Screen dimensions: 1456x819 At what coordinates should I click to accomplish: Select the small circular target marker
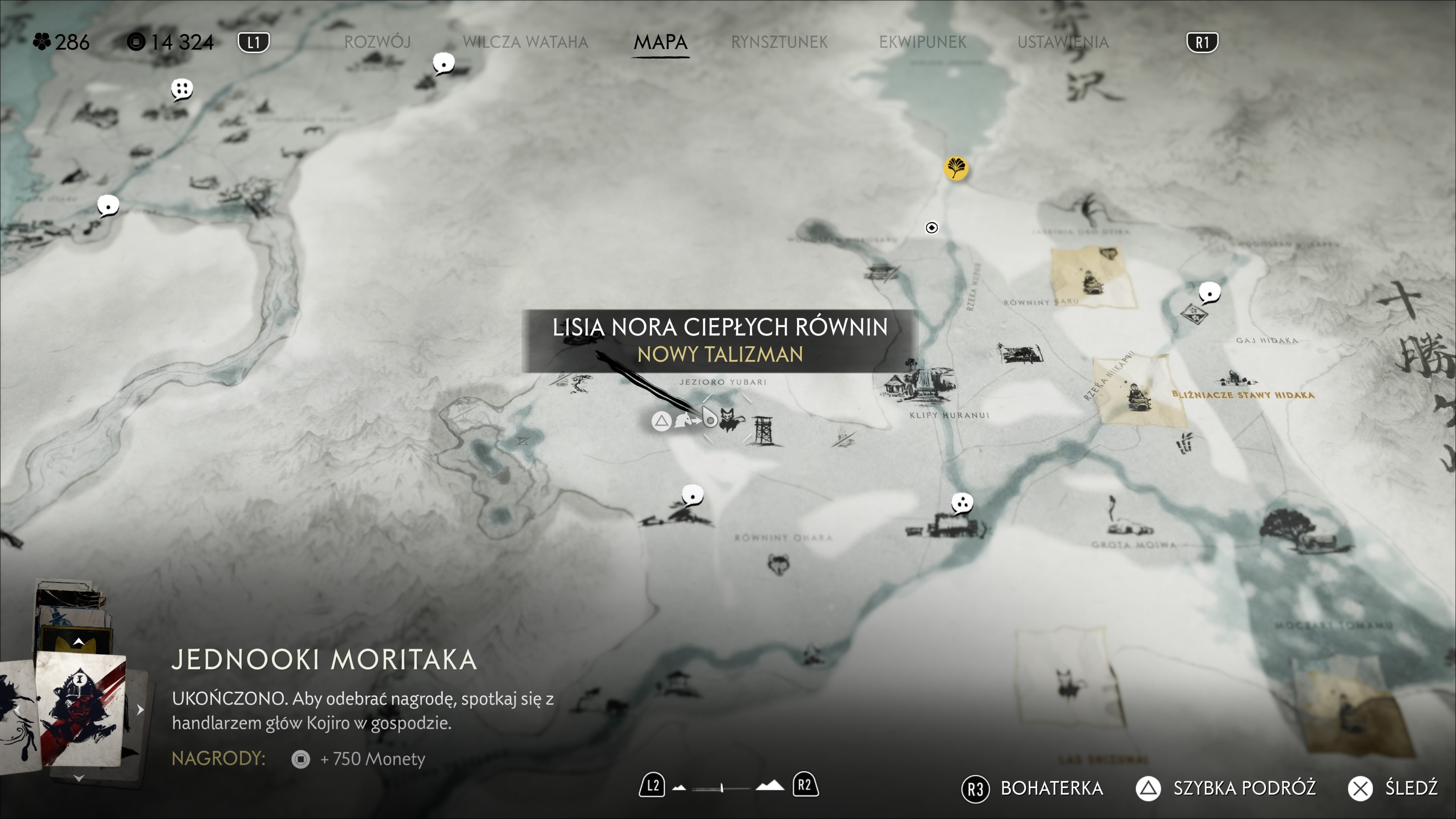click(x=932, y=227)
